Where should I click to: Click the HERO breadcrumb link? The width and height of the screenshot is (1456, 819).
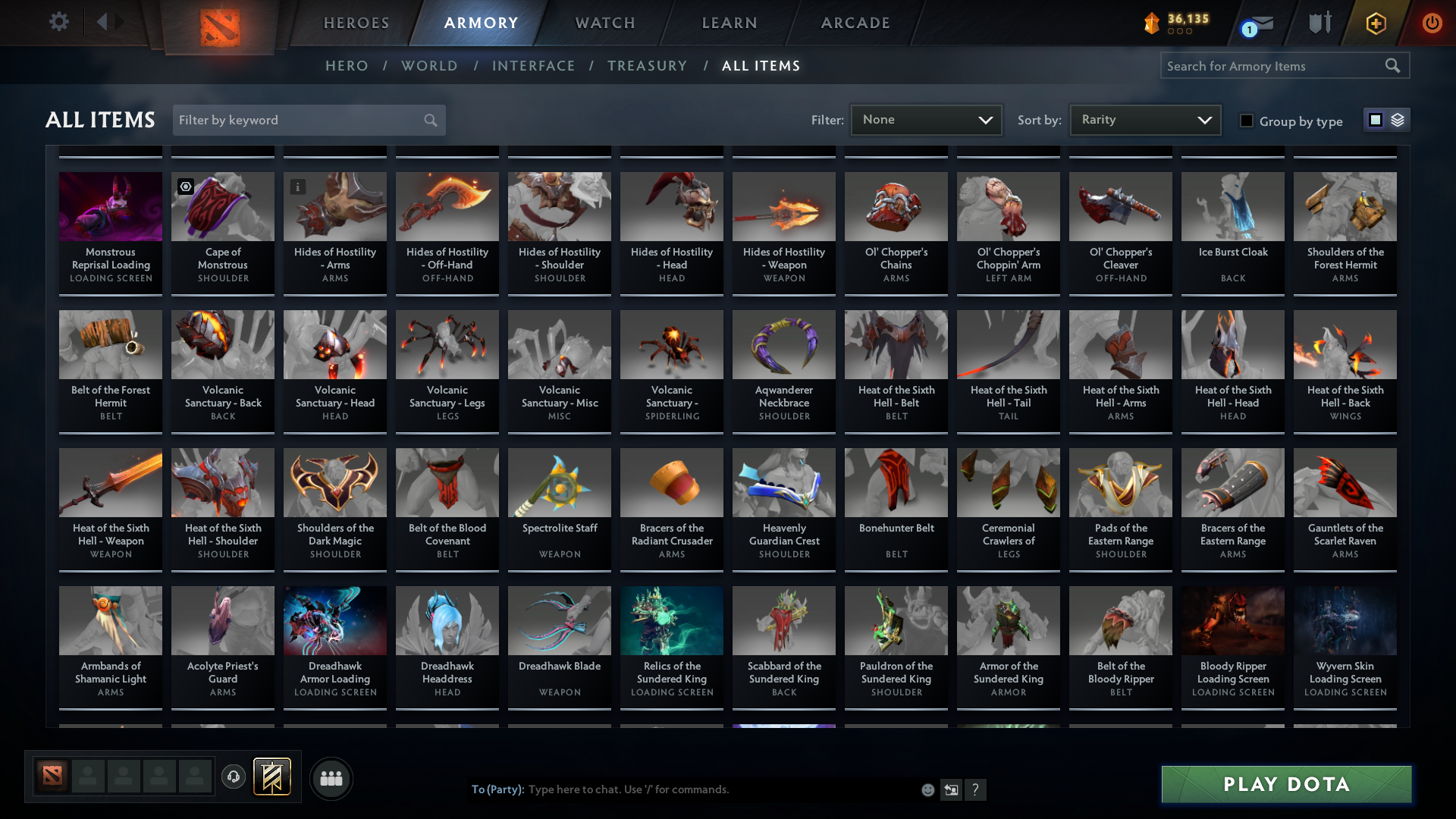pos(347,66)
